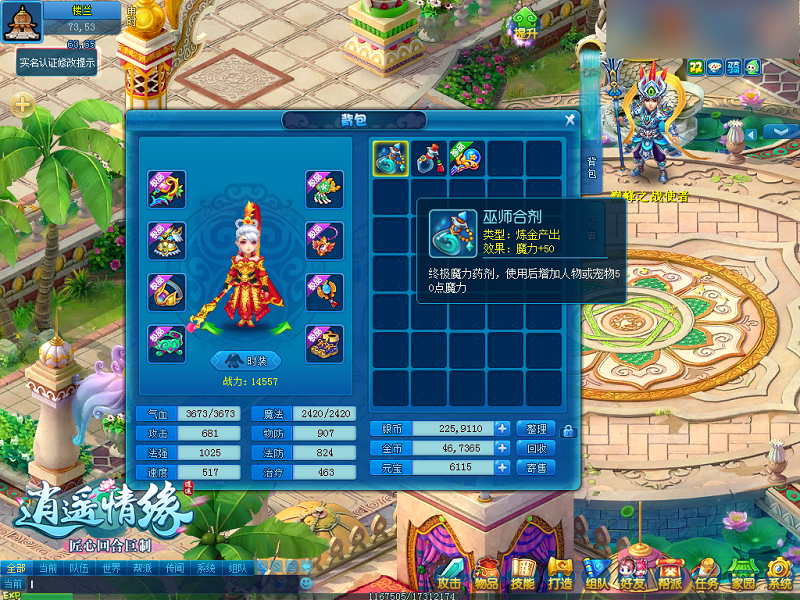
Task: Open the 技能 skills menu
Action: pos(522,576)
